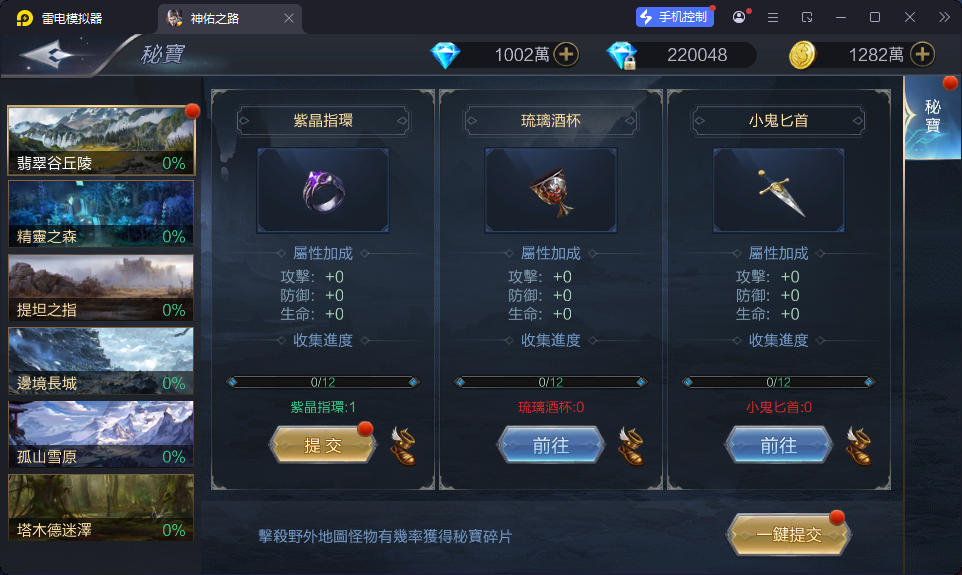This screenshot has width=962, height=575.
Task: Click 前往 under 小鬼匕首
Action: [x=778, y=446]
